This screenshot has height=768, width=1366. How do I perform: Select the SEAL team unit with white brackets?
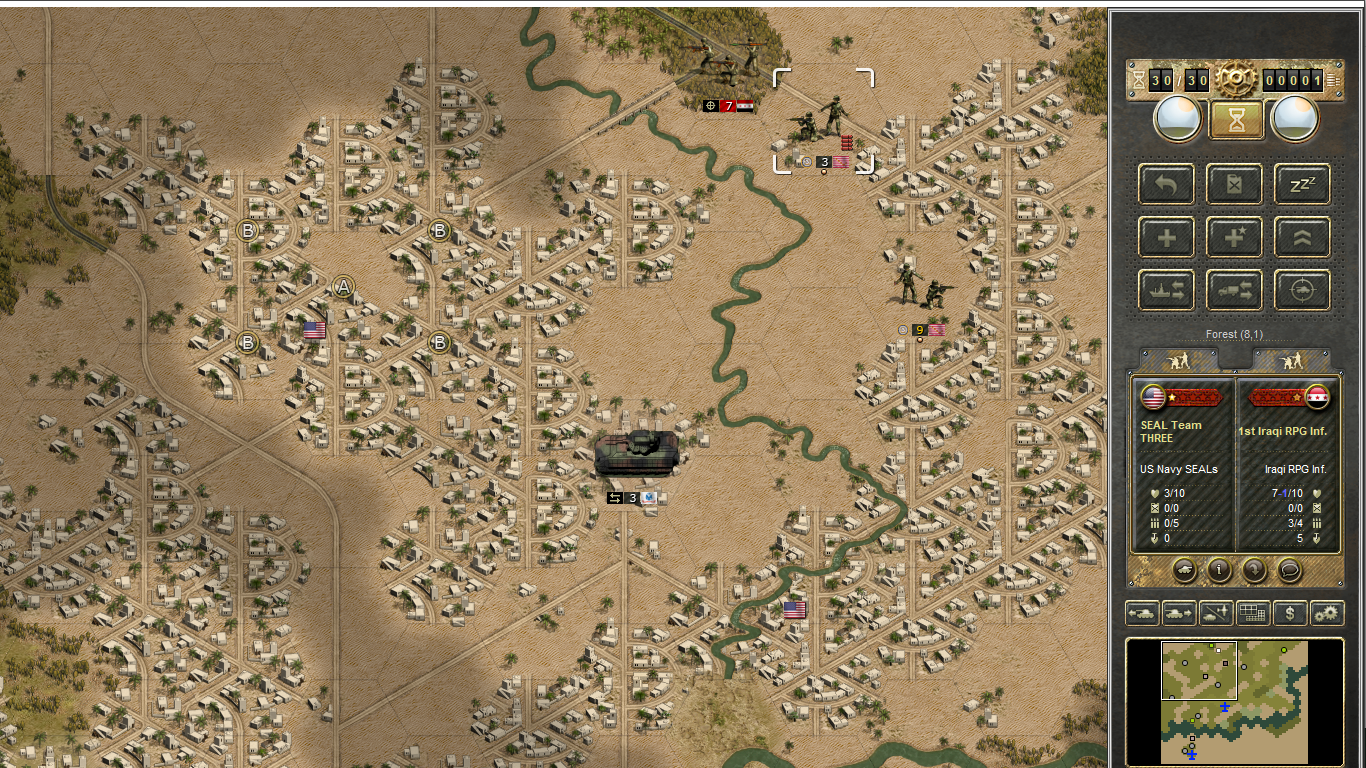point(823,121)
